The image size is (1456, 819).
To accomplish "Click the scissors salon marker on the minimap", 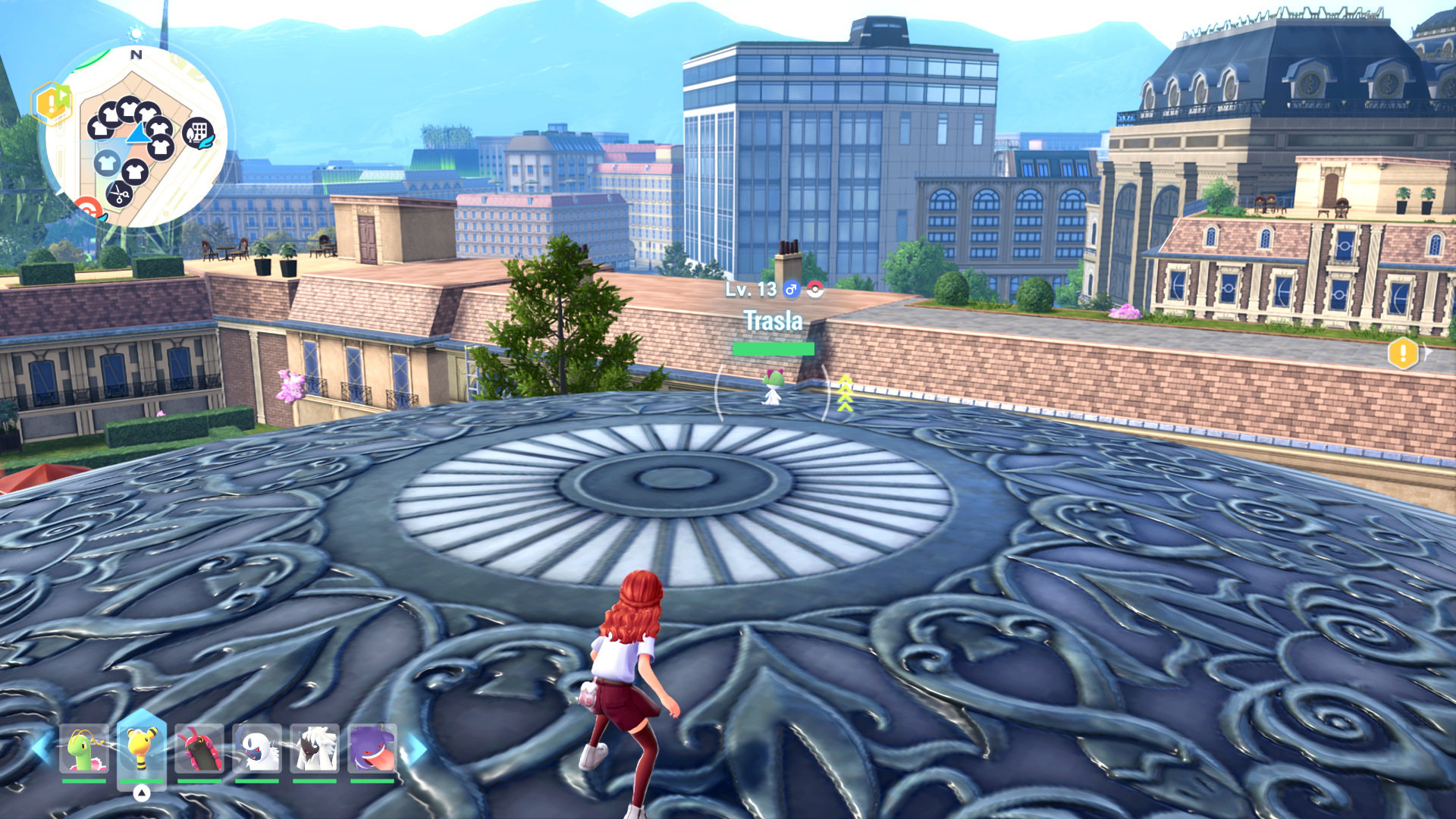I will (119, 194).
